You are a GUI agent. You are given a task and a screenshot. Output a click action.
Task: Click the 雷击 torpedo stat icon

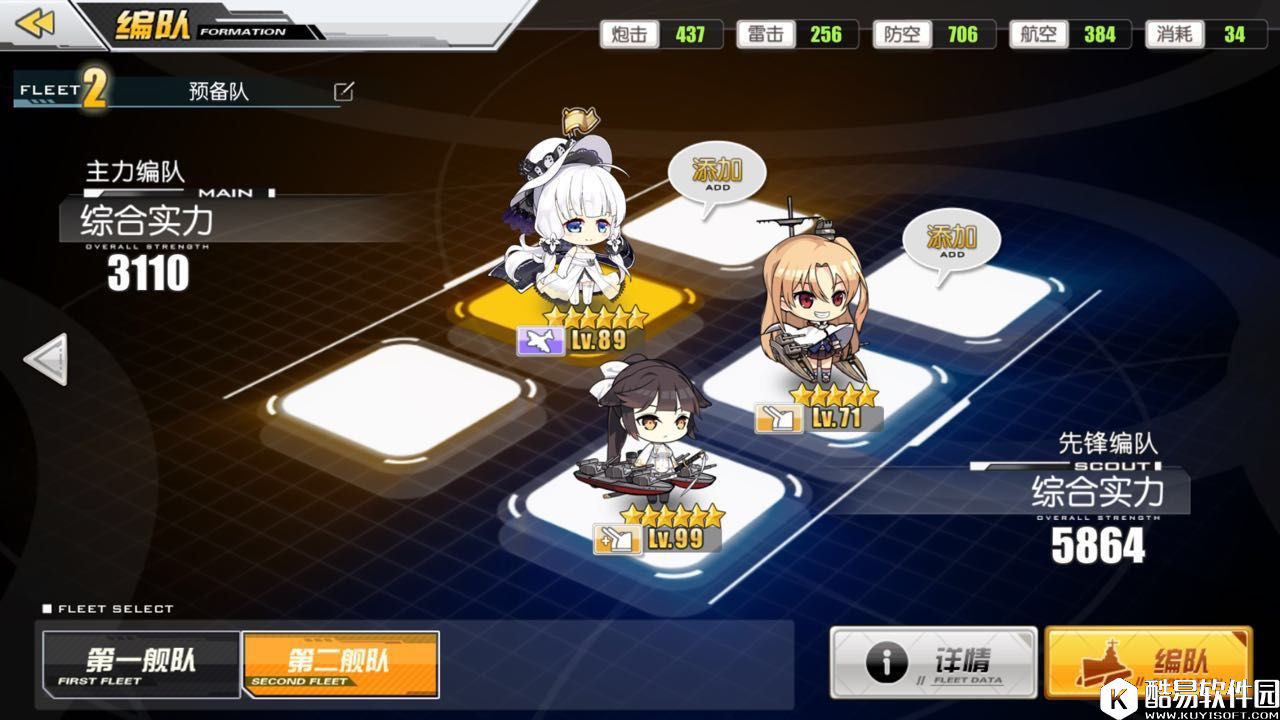[x=766, y=33]
